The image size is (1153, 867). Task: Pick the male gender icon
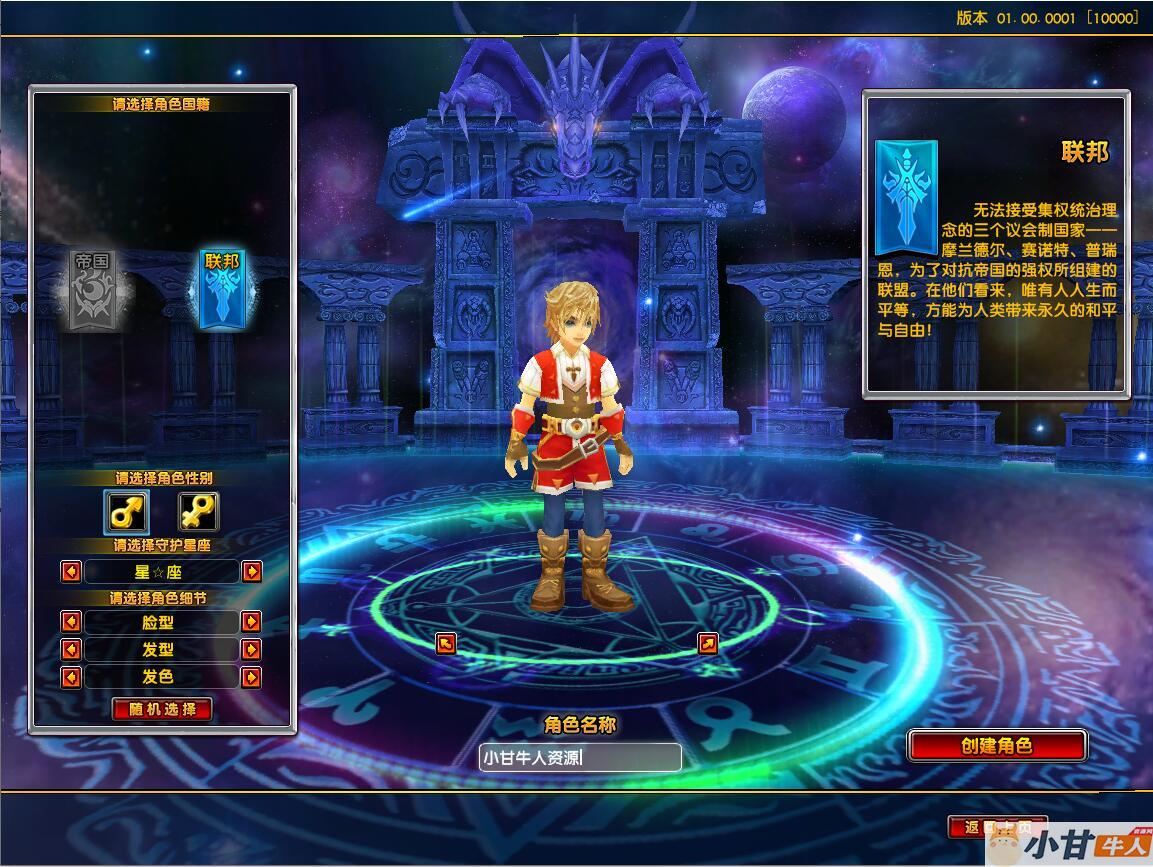(x=126, y=512)
